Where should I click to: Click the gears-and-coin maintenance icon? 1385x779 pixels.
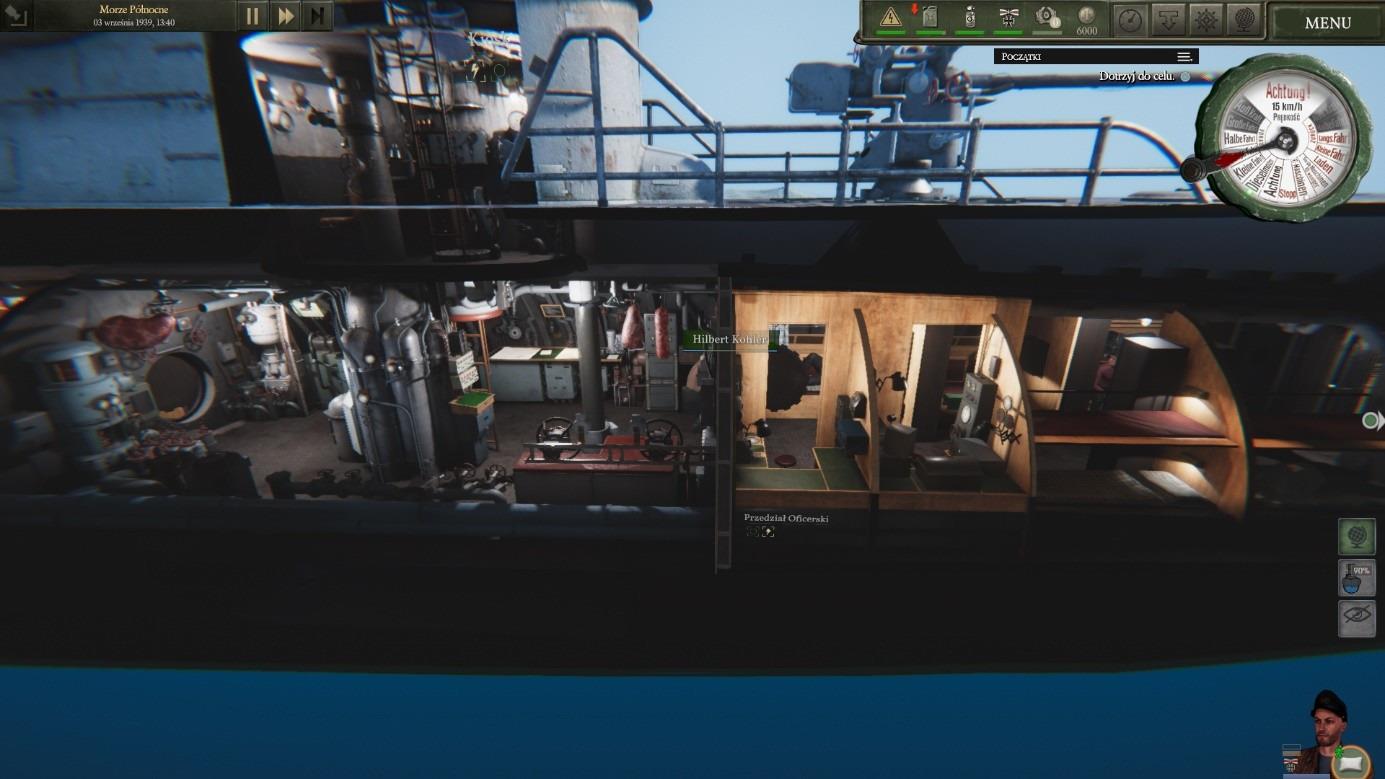(x=1047, y=16)
